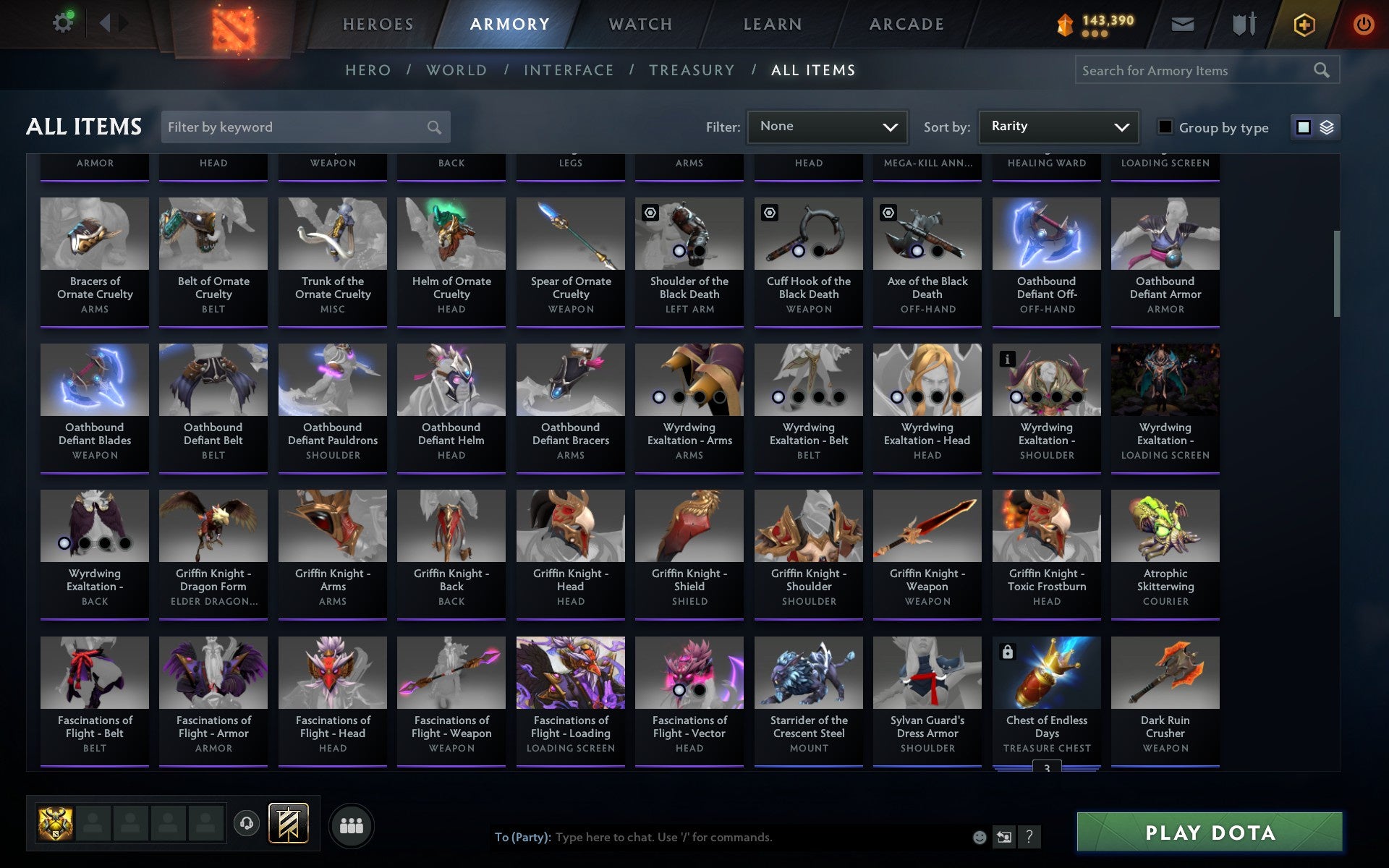Image resolution: width=1389 pixels, height=868 pixels.
Task: Open the mail notifications envelope
Action: (1182, 23)
